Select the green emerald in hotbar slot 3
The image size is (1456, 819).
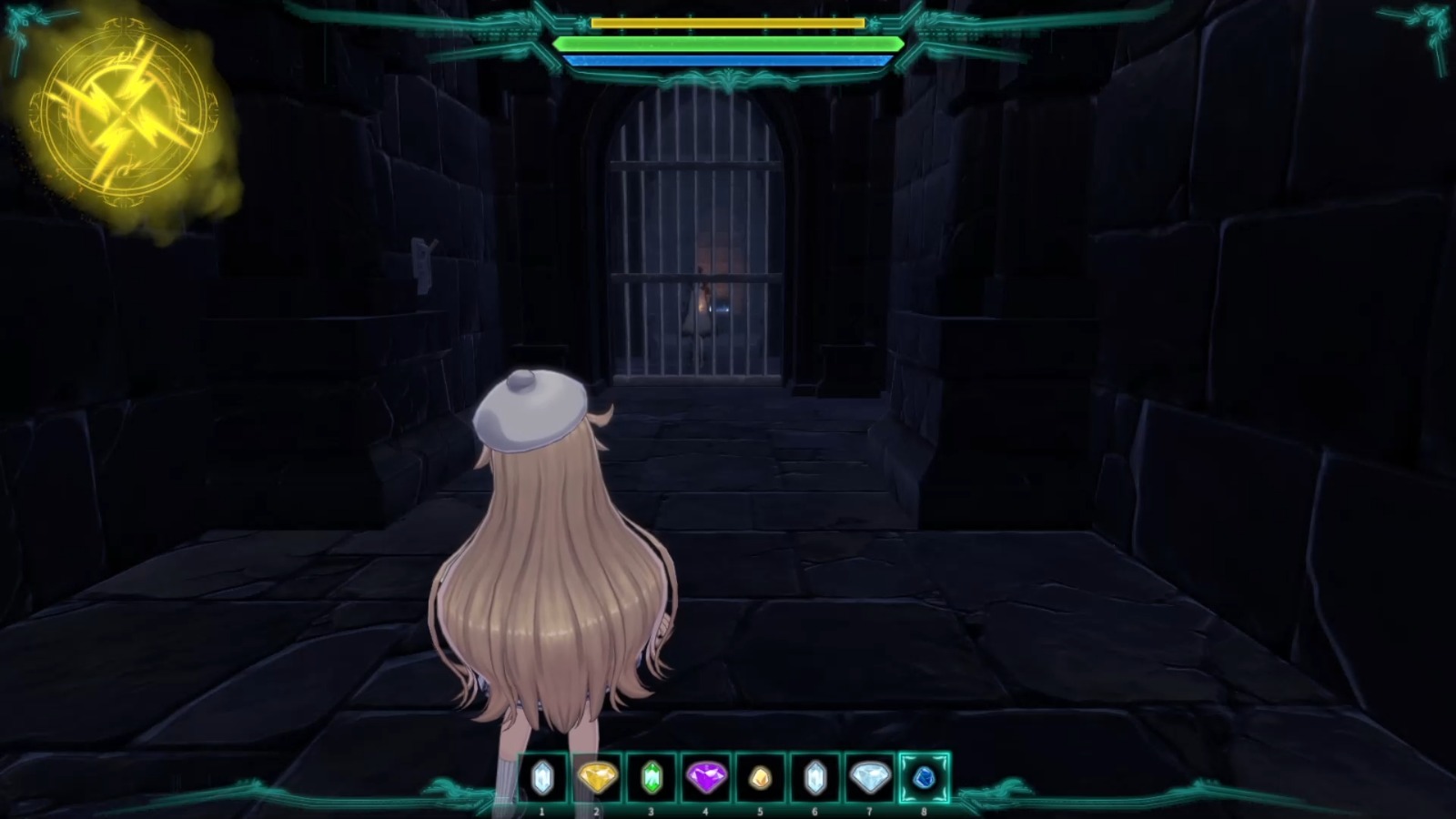(x=653, y=778)
